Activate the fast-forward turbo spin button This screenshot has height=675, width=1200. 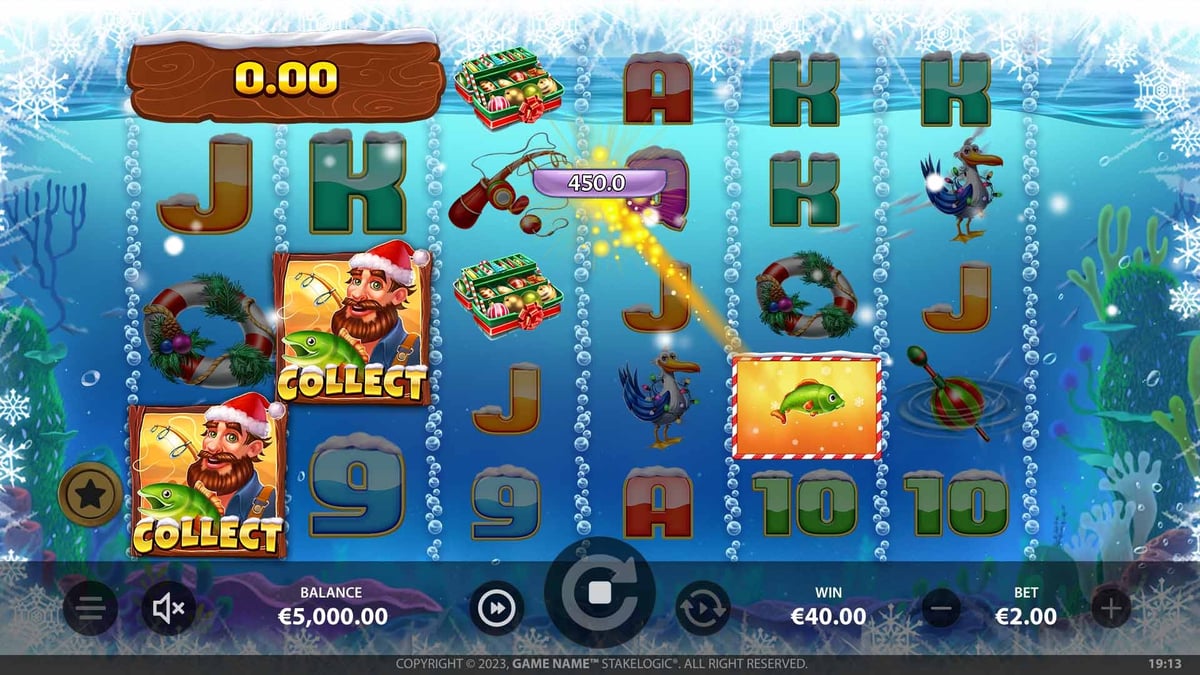click(497, 608)
